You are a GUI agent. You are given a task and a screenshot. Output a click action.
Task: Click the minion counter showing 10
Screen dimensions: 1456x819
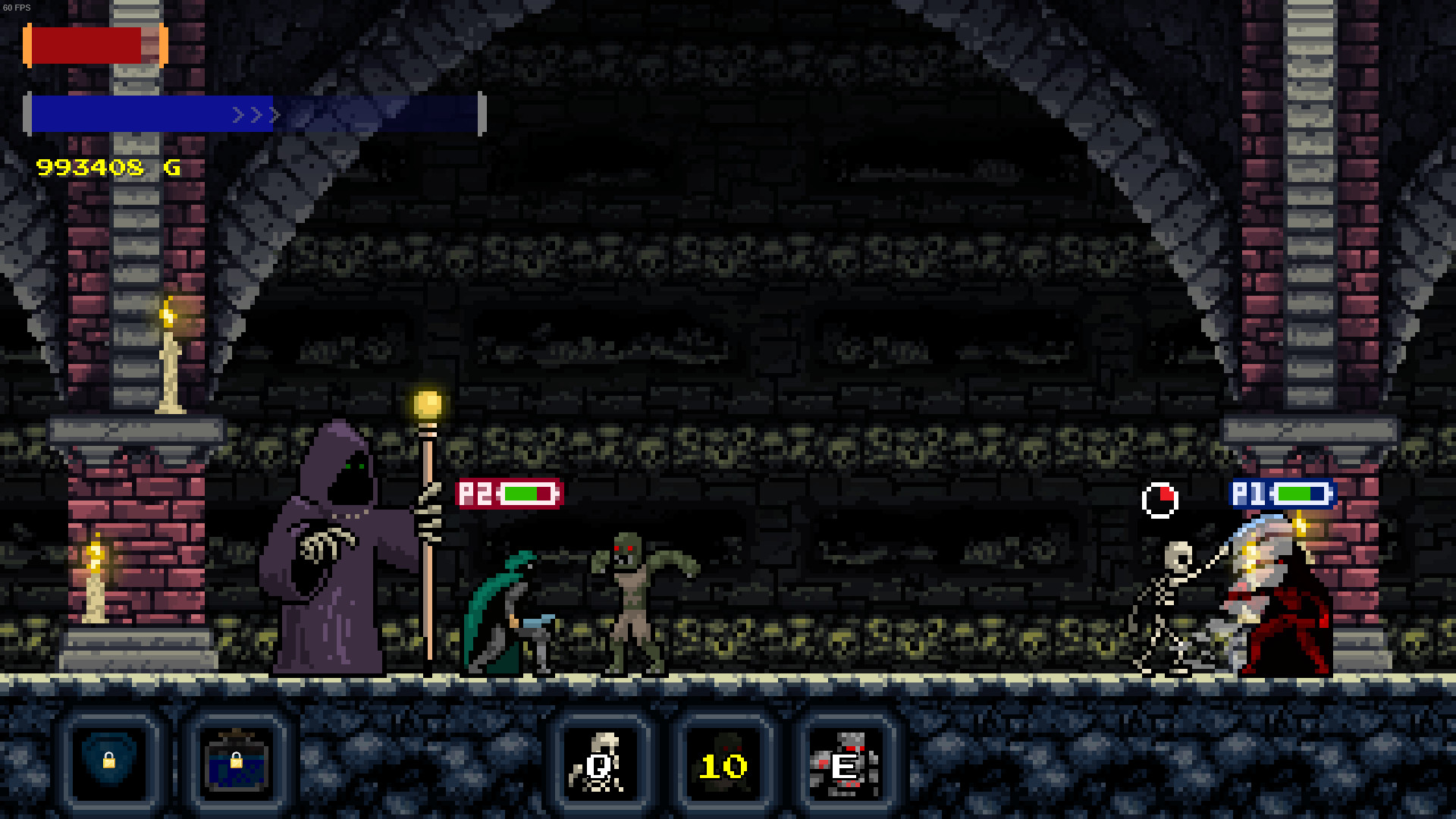725,766
